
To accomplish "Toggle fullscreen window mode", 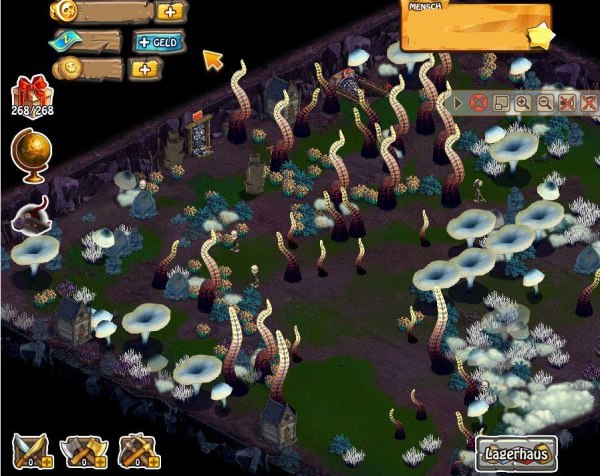I will point(501,102).
